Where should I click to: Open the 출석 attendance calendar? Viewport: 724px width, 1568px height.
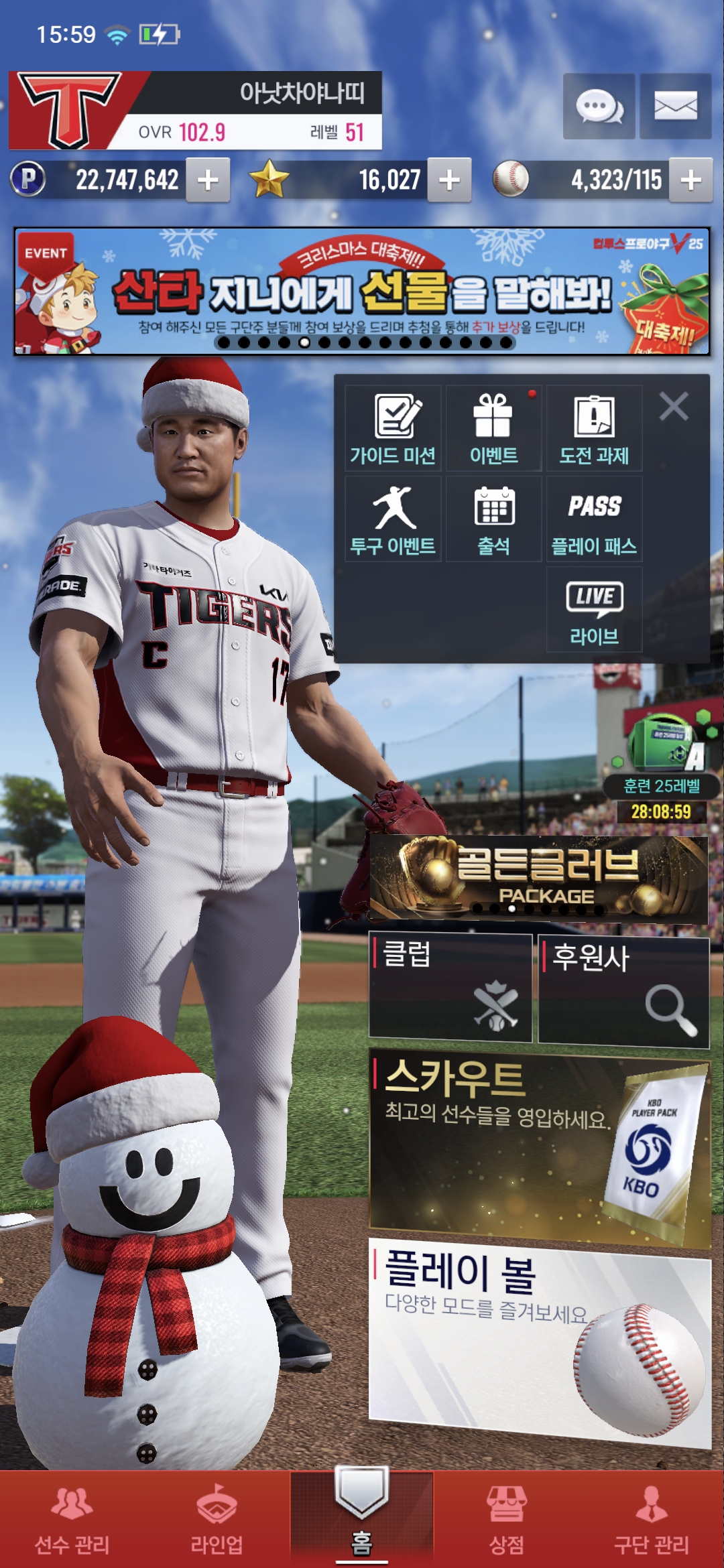point(494,519)
